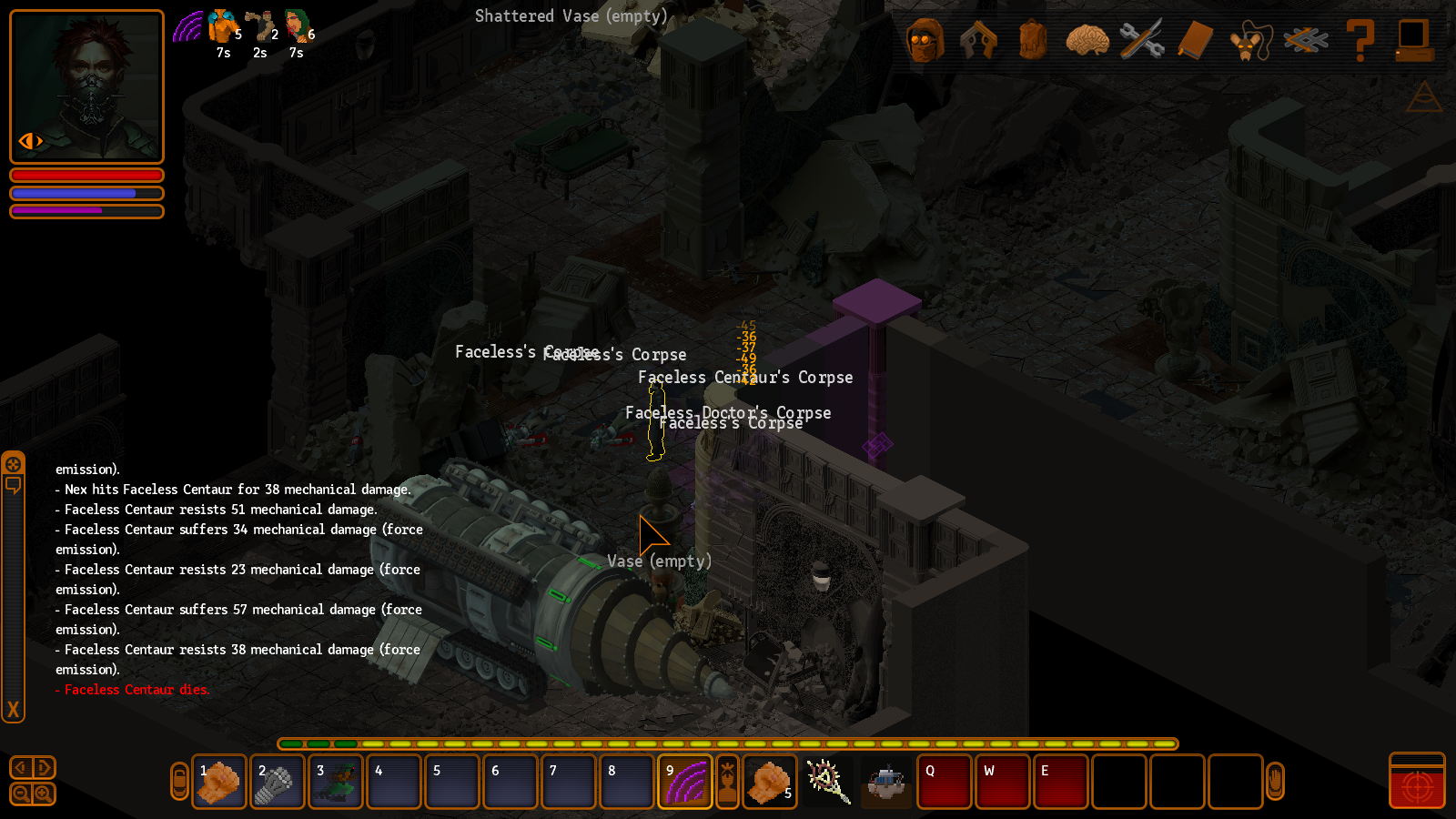Activate the green-hooded figure ability in slot 3

click(x=336, y=782)
